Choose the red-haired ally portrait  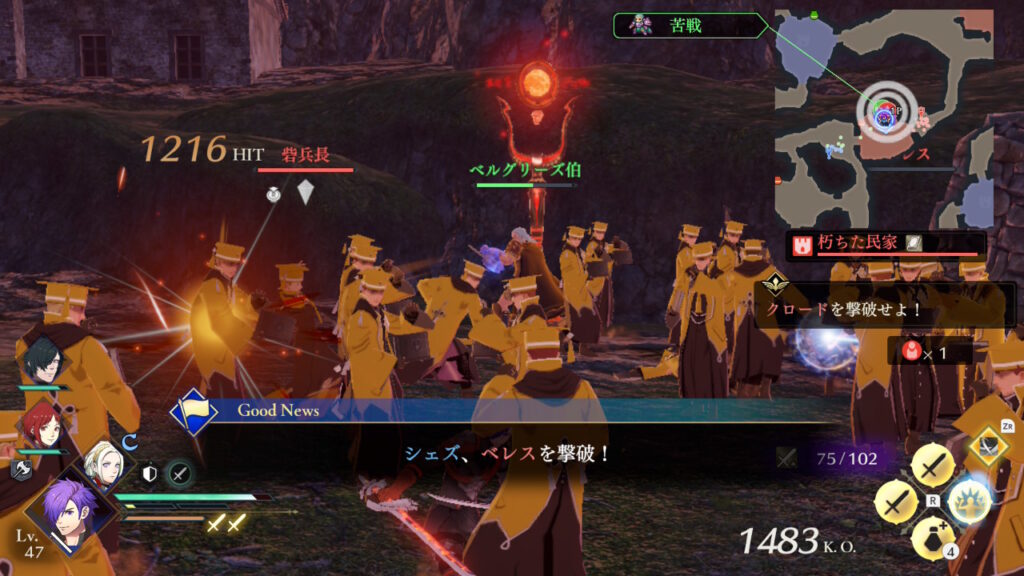tap(41, 425)
